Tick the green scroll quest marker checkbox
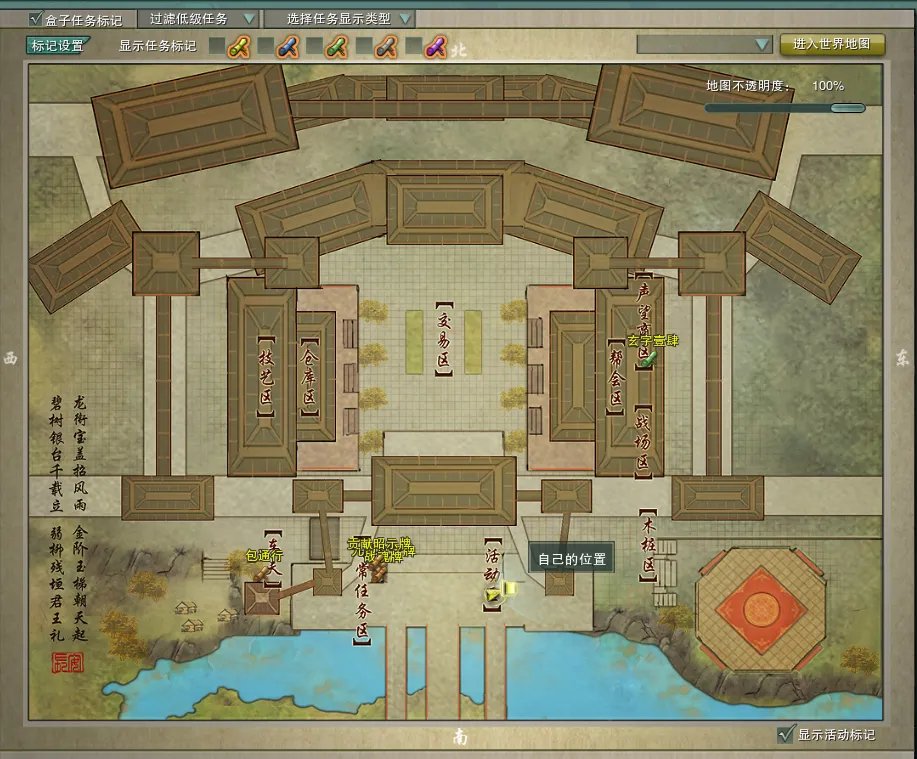The height and width of the screenshot is (759, 917). [313, 46]
